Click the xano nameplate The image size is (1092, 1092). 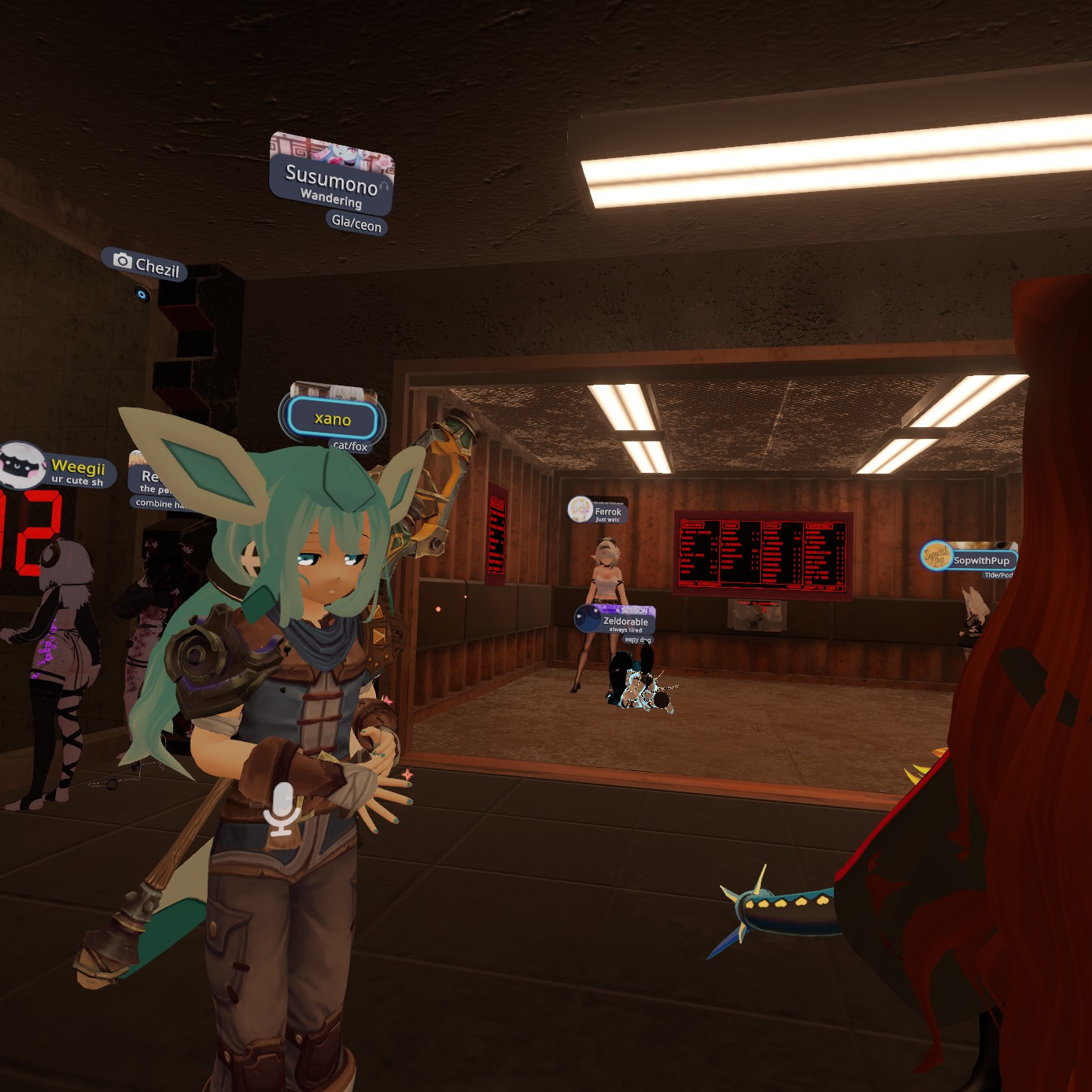(x=333, y=419)
